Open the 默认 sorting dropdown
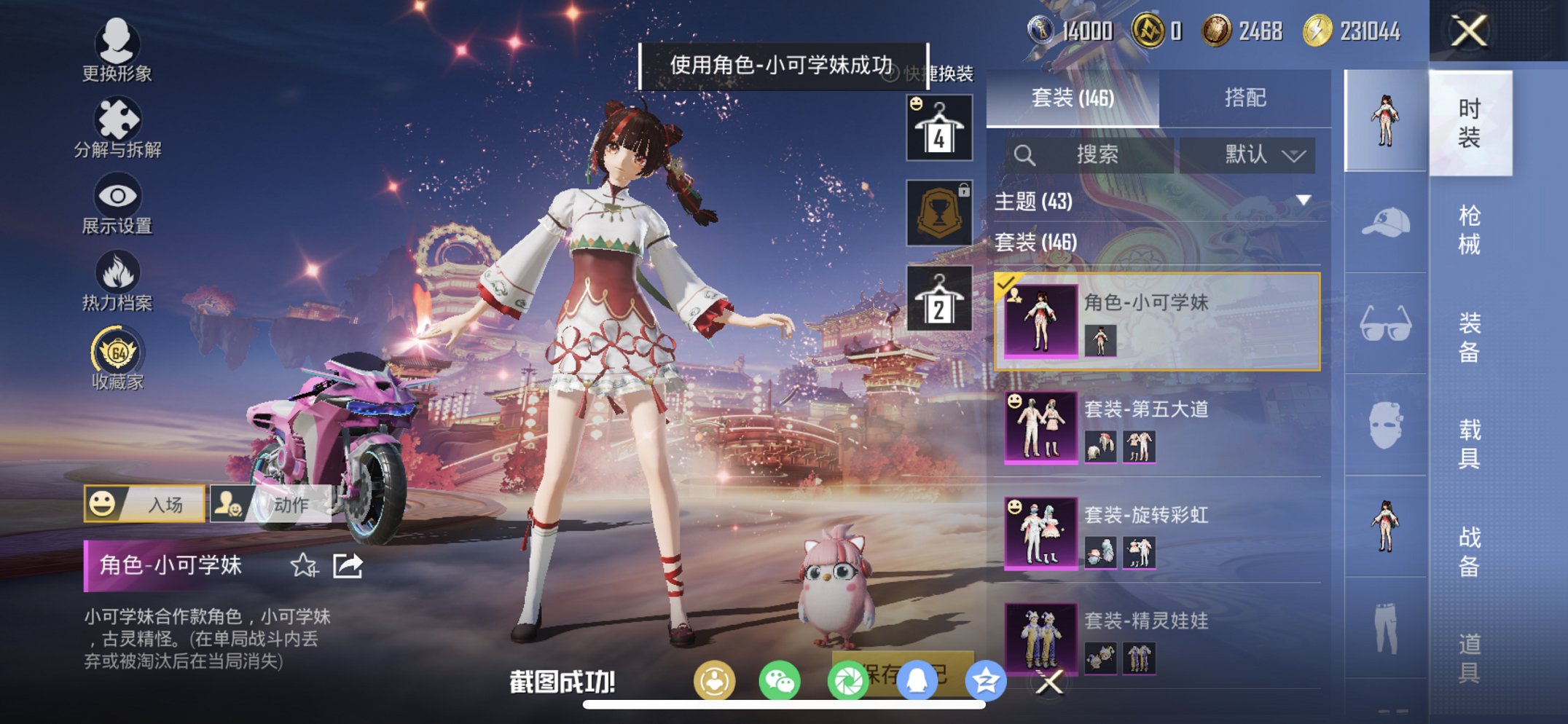Image resolution: width=1568 pixels, height=724 pixels. click(x=1250, y=154)
